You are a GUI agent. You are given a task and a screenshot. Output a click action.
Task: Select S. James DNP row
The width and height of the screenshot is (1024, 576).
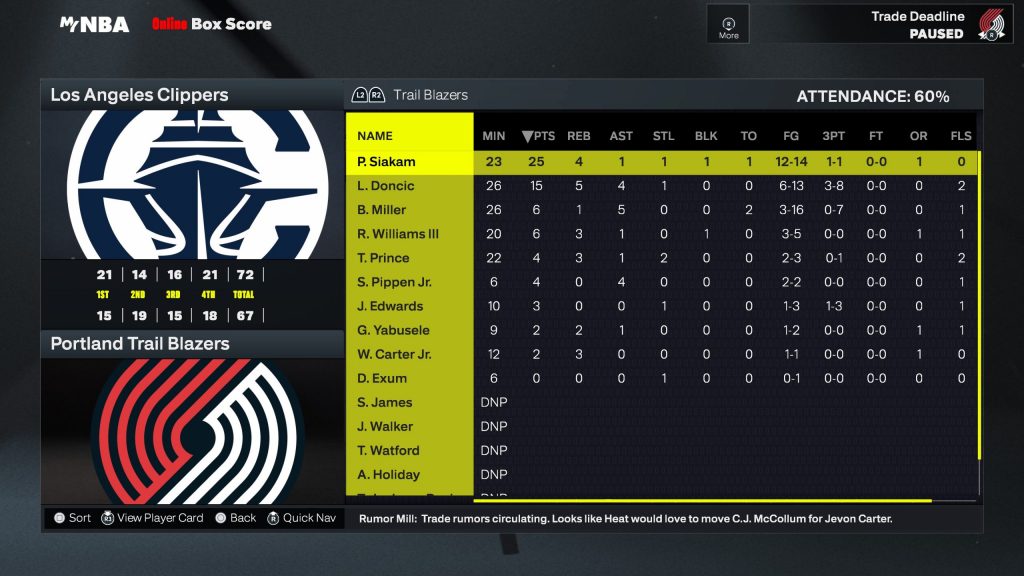(x=385, y=402)
